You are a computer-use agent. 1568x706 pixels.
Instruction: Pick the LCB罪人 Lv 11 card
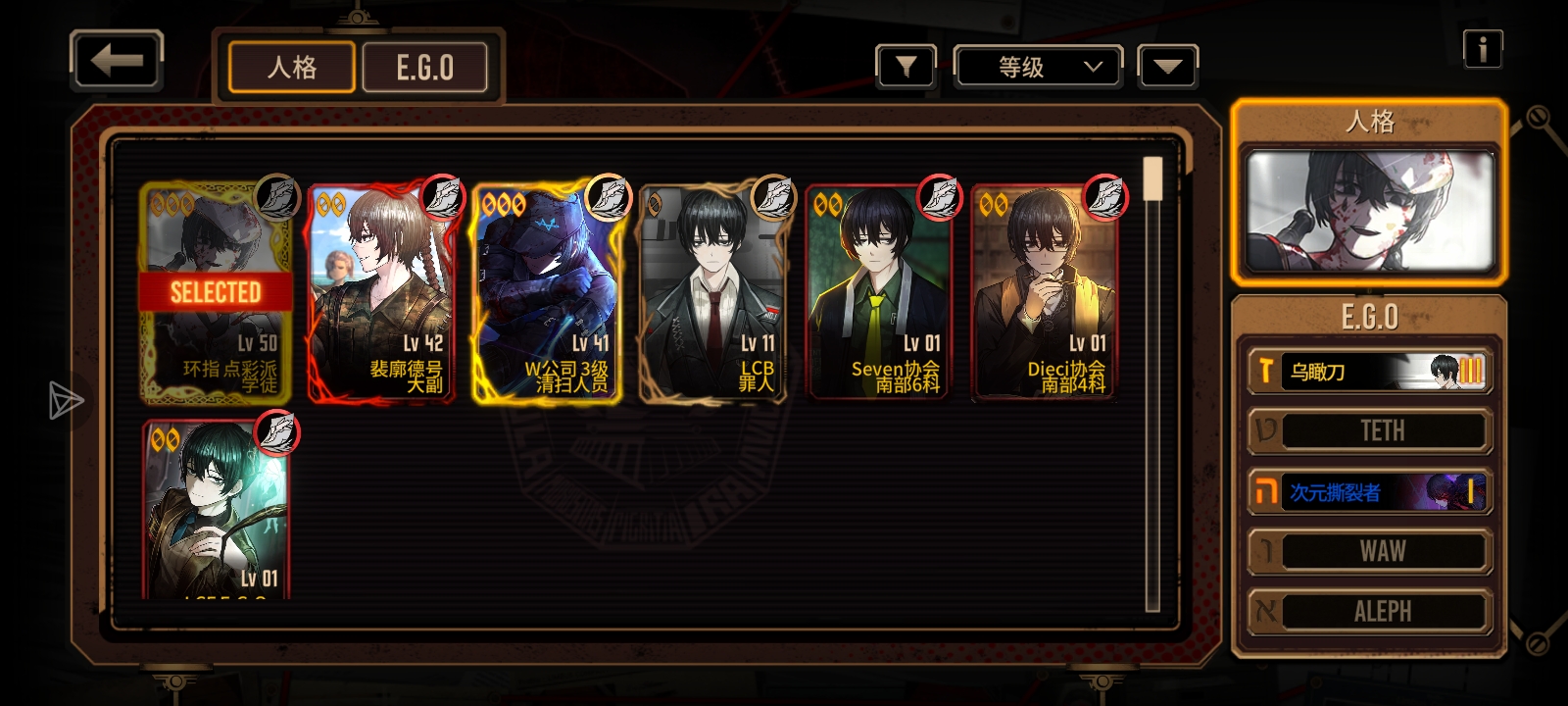pos(712,293)
